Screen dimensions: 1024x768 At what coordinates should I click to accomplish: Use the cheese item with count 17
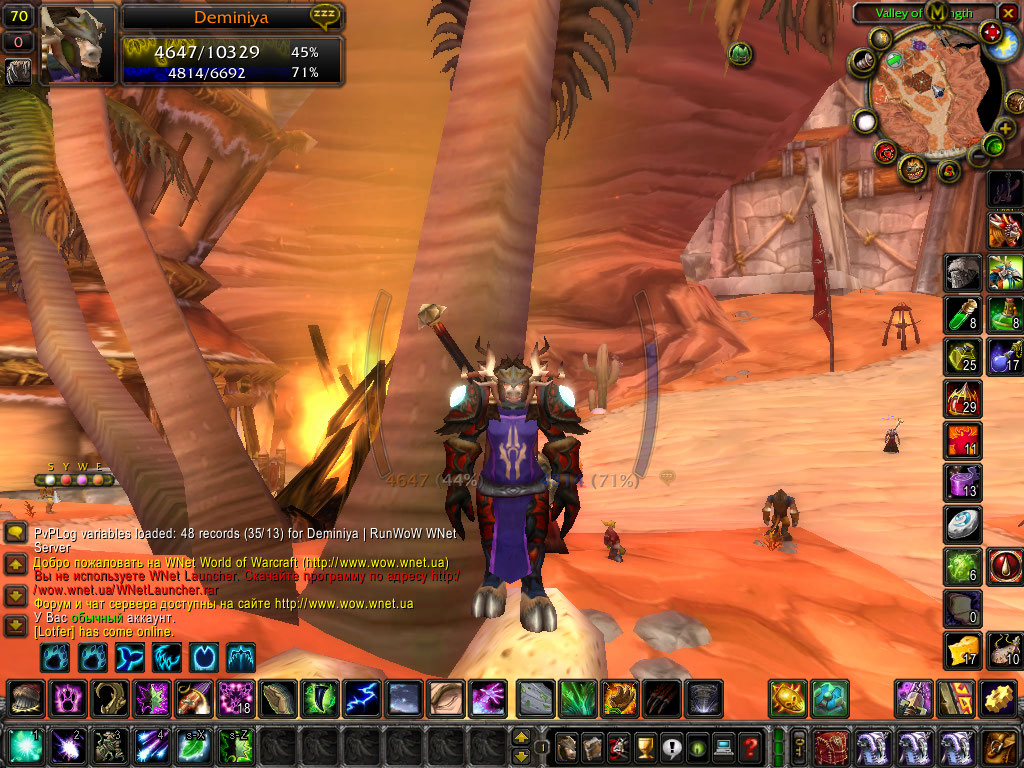(963, 650)
